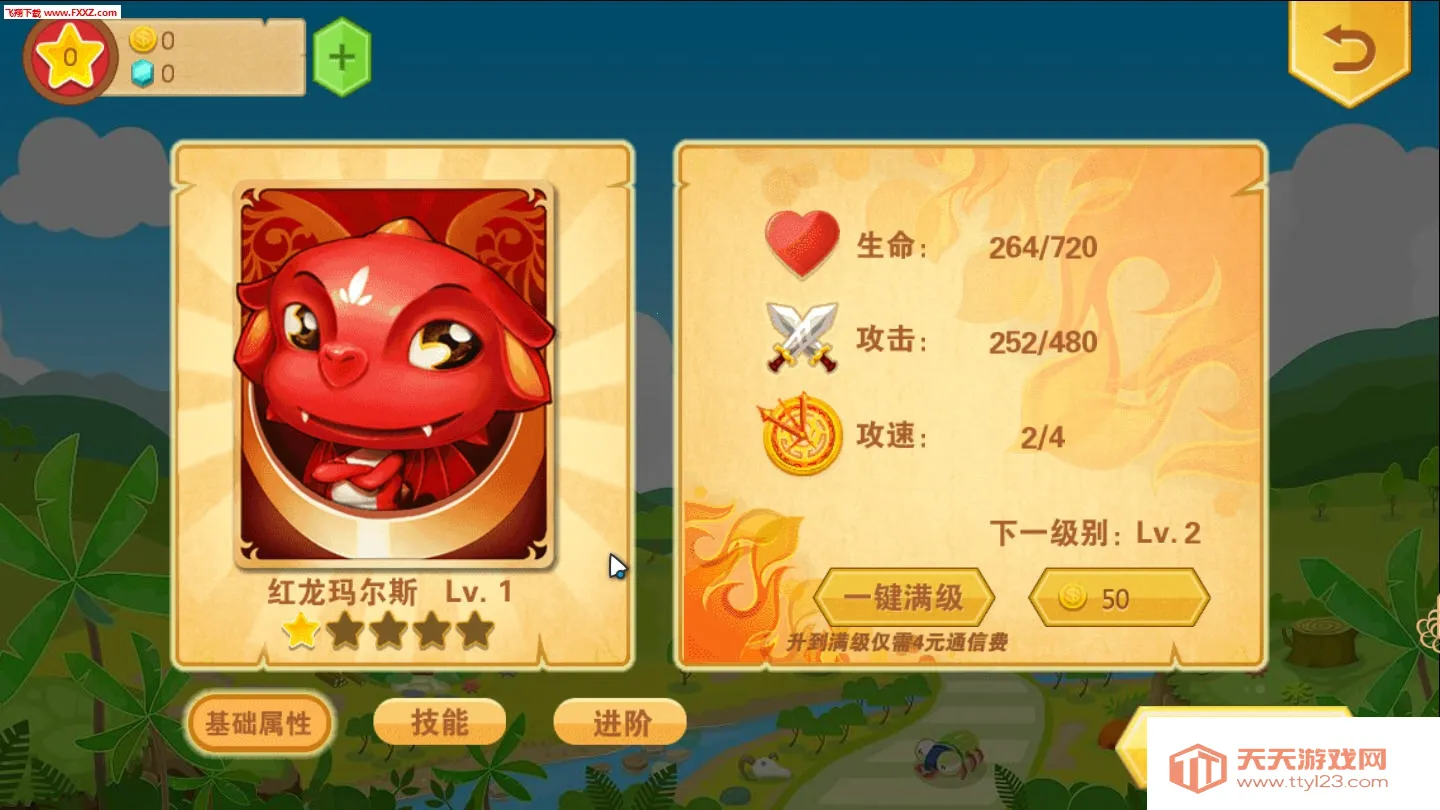Click the gold coin icon in the currency bar
Viewport: 1440px width, 810px height.
coord(146,41)
